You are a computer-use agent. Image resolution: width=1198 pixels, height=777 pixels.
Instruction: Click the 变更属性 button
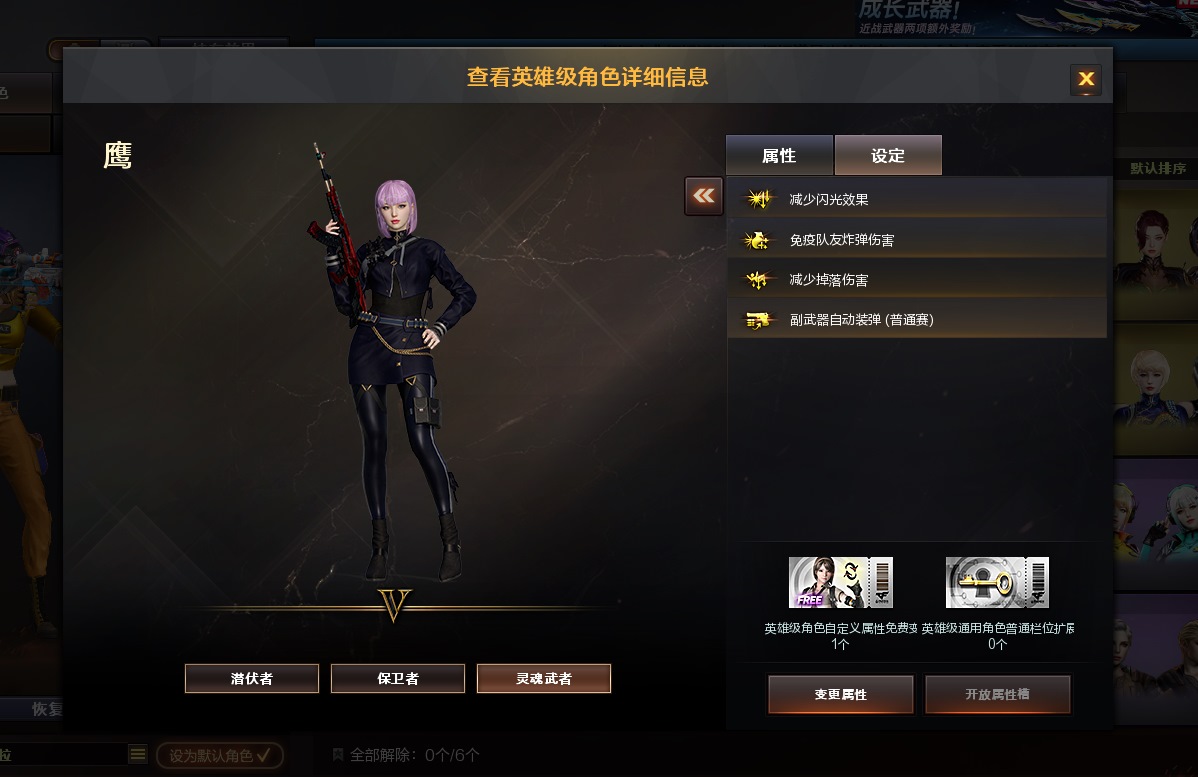click(x=840, y=694)
